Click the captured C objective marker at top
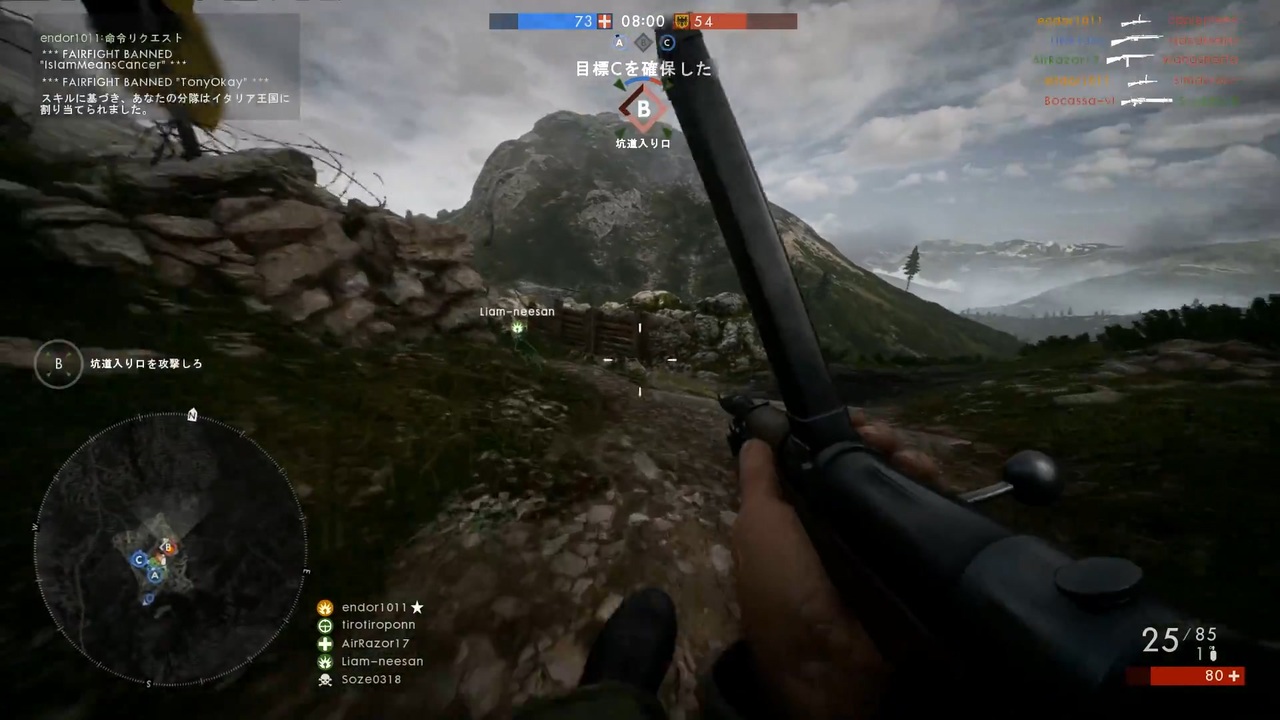Image resolution: width=1280 pixels, height=720 pixels. [x=666, y=42]
